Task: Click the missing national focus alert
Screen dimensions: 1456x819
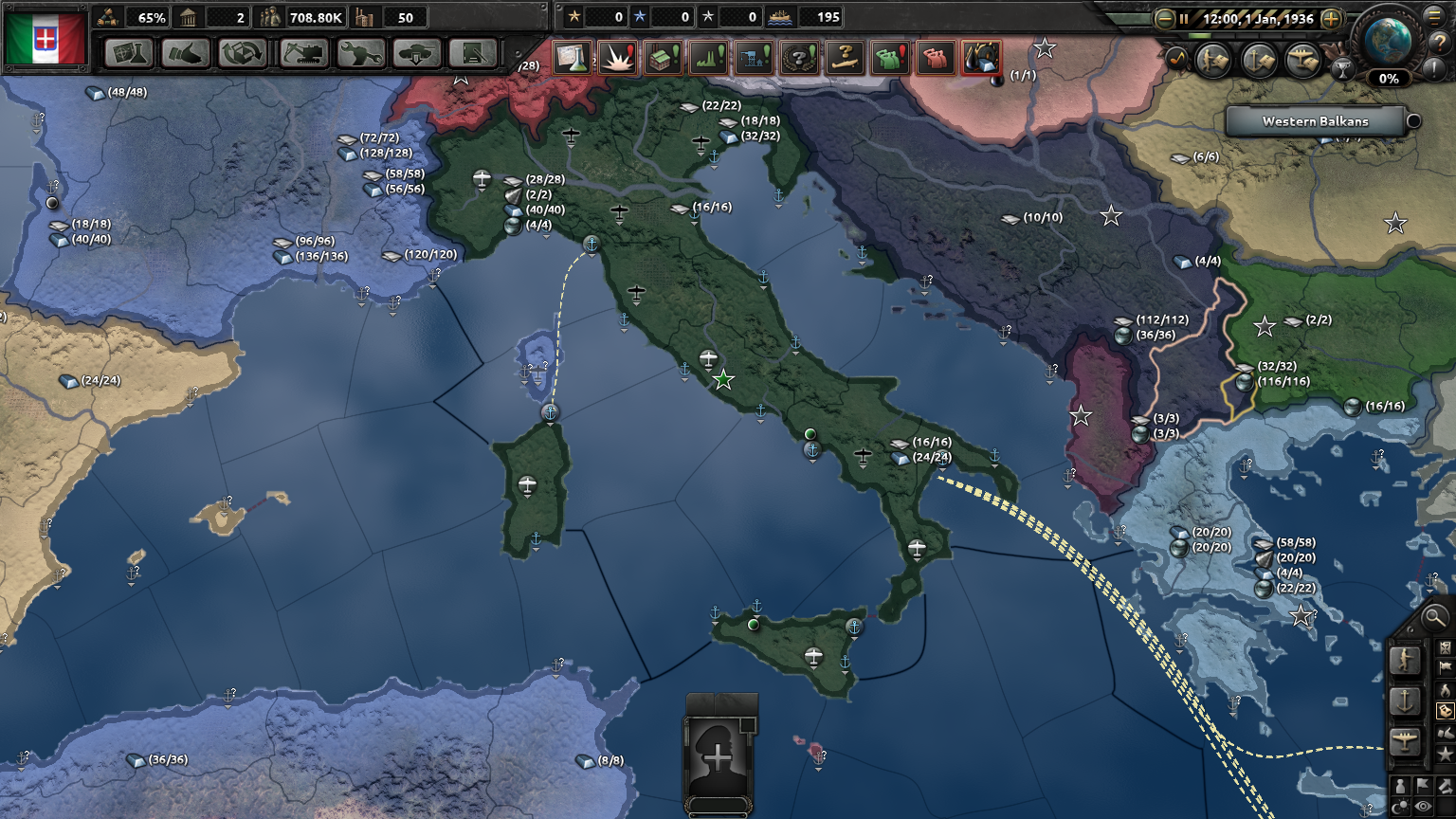Action: point(796,59)
